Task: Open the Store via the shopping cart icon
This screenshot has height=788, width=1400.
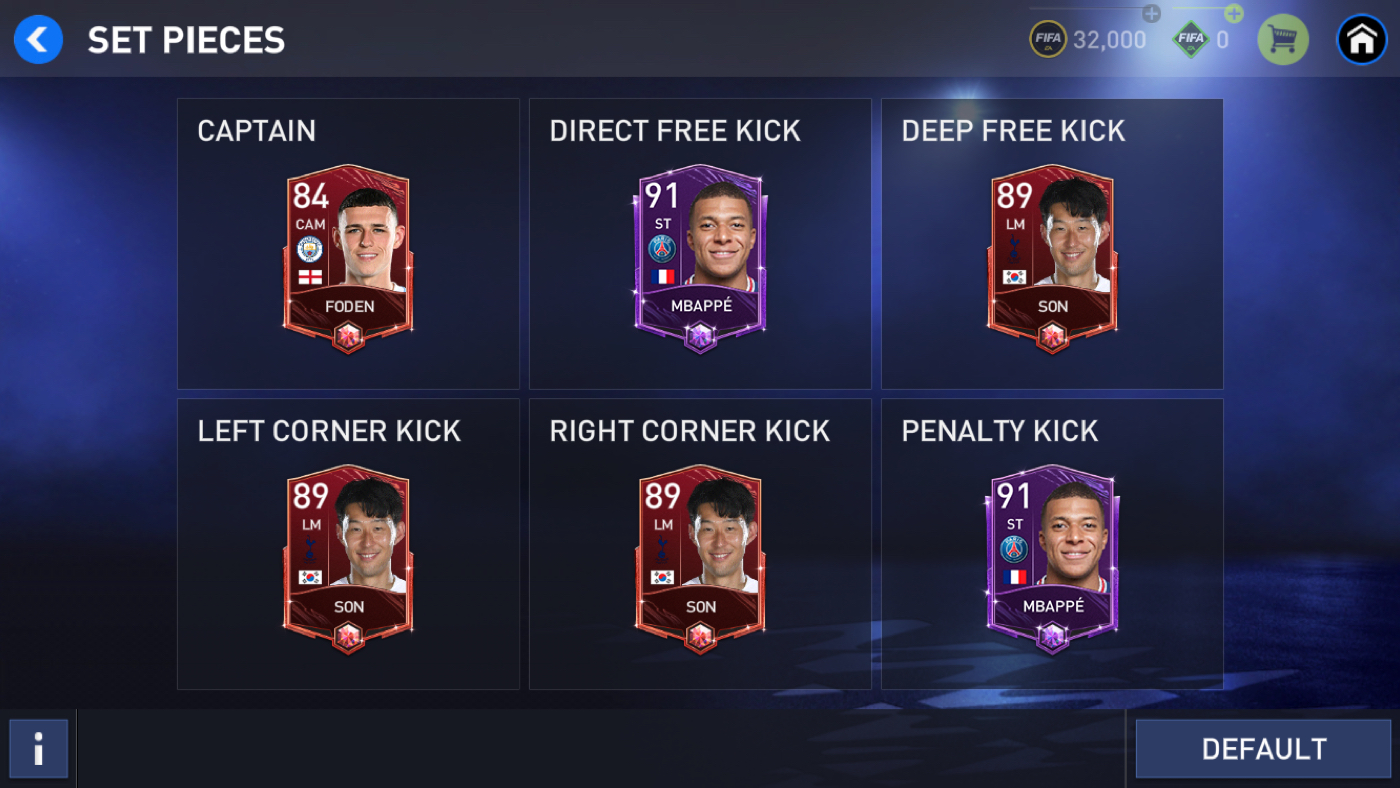Action: [x=1283, y=39]
